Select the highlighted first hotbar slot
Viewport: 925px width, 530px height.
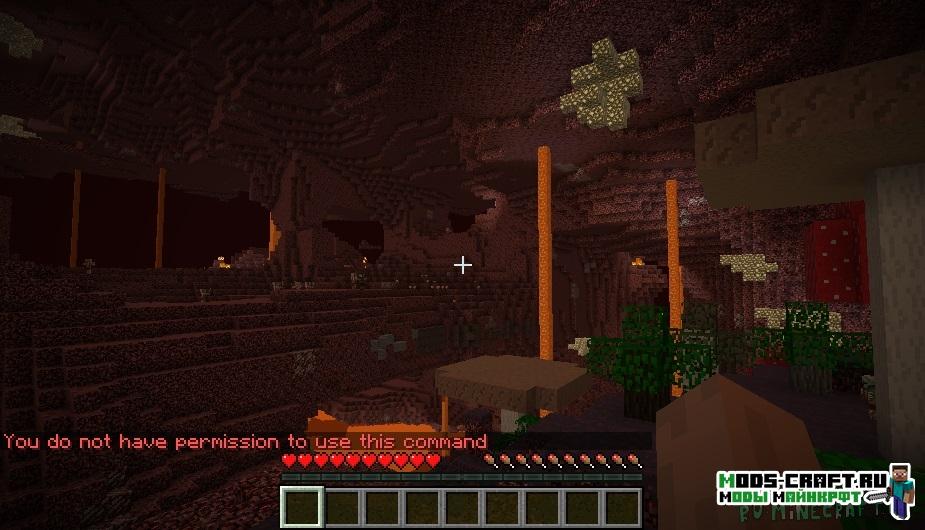tap(301, 506)
